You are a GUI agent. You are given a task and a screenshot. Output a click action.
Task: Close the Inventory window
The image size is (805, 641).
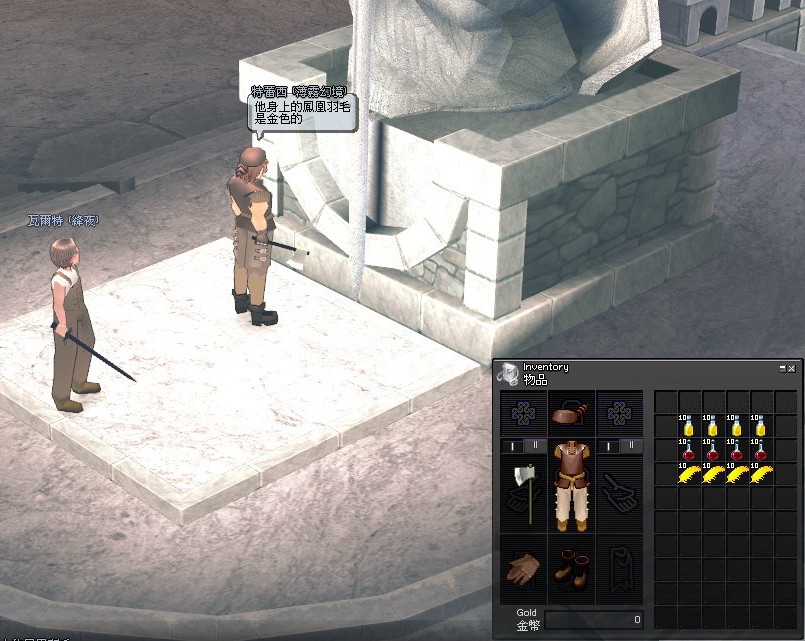791,369
